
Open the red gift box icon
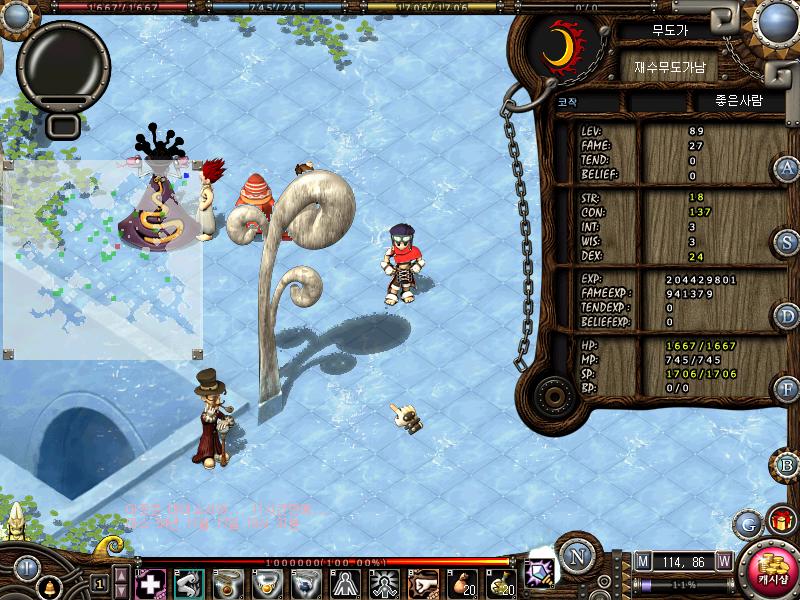(780, 521)
